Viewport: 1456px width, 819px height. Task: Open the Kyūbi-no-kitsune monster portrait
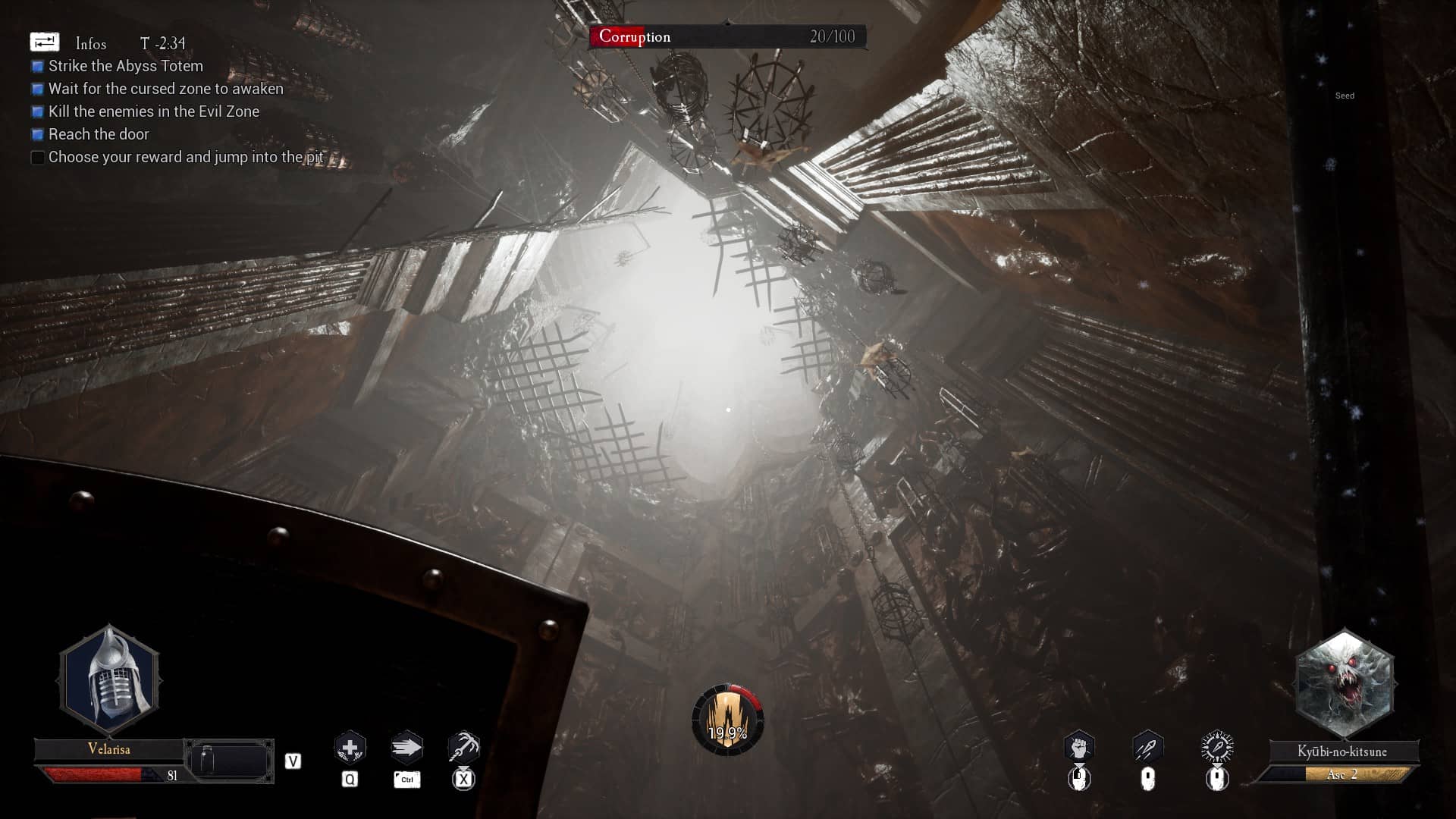point(1344,684)
